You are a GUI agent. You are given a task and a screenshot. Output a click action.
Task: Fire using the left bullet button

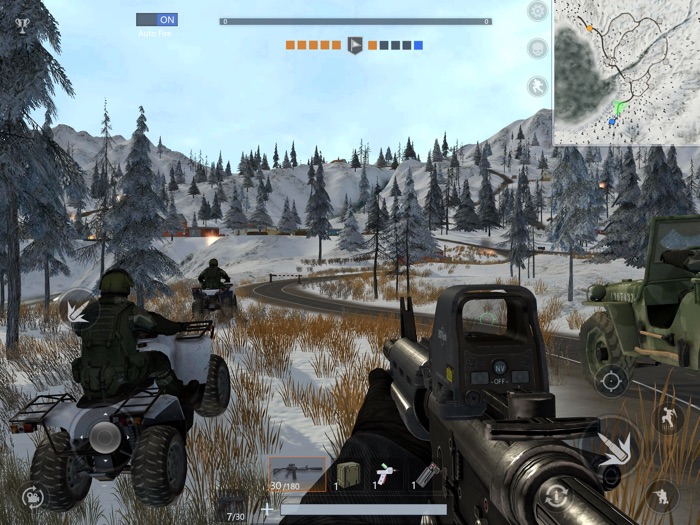pyautogui.click(x=79, y=309)
